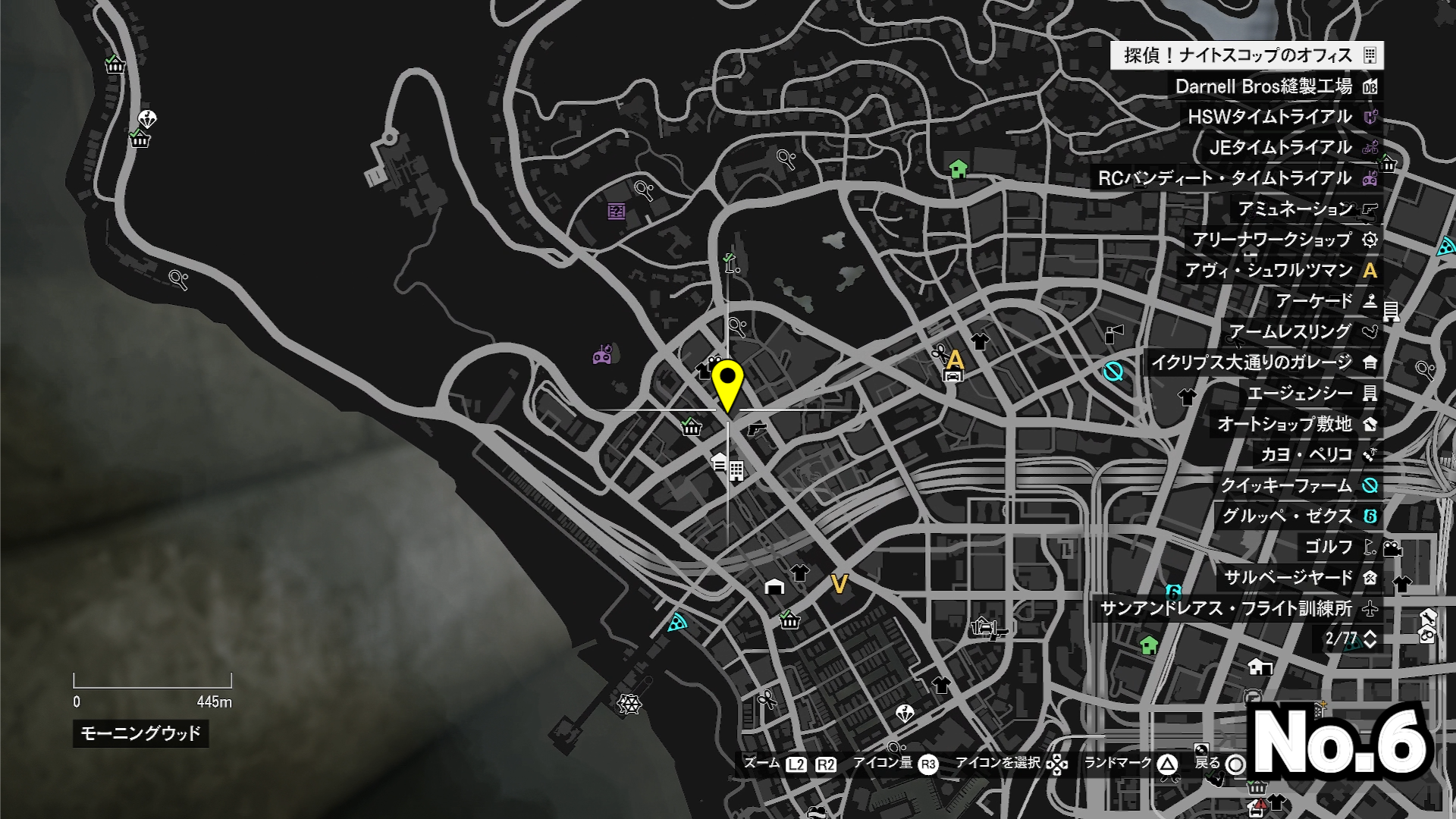Select アーケード from the legend list
The image size is (1456, 819).
tap(1325, 301)
